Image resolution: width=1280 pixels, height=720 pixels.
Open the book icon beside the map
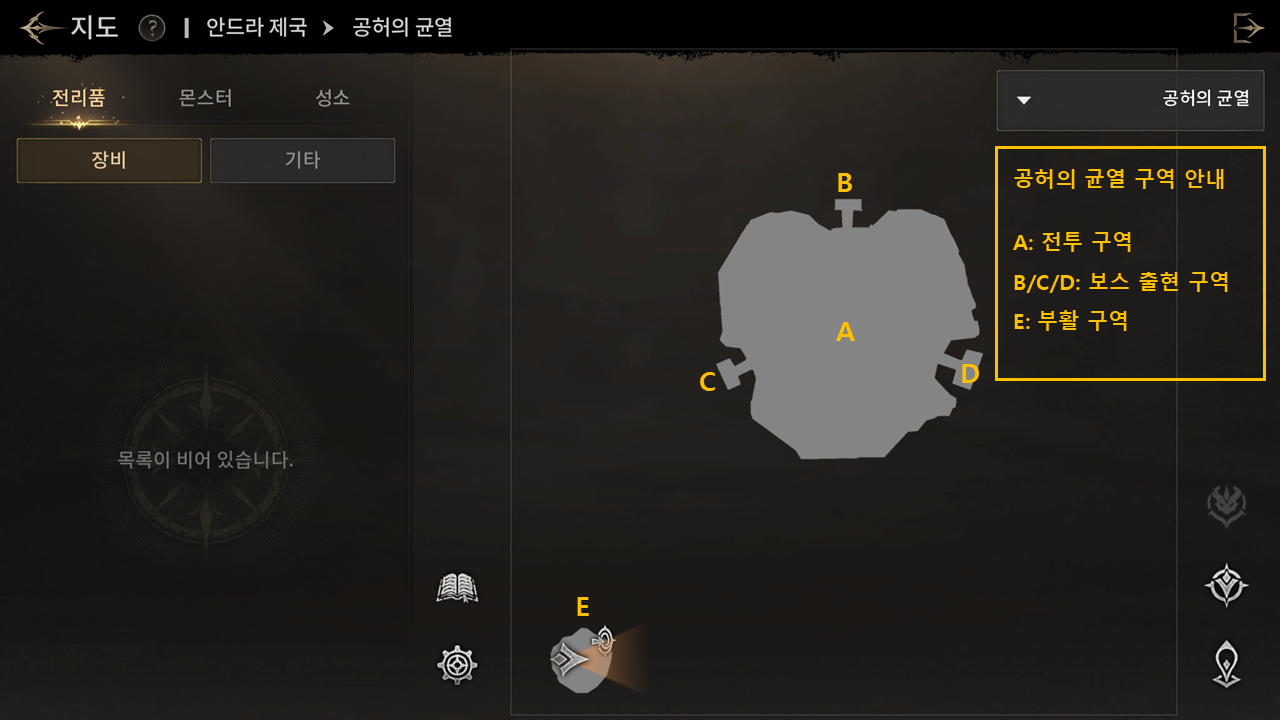point(457,588)
